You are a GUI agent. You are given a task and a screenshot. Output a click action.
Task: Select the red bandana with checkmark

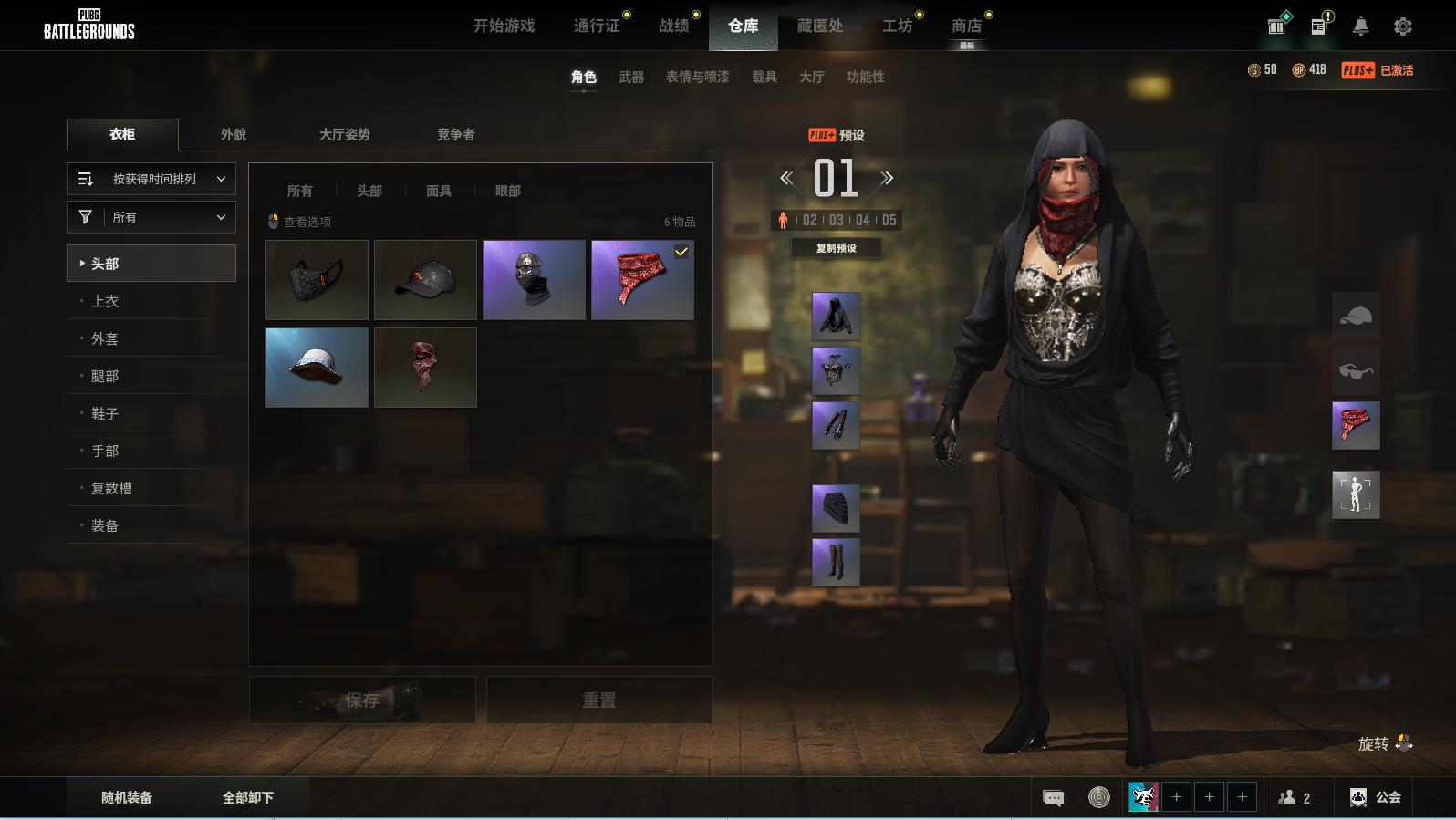pyautogui.click(x=642, y=279)
